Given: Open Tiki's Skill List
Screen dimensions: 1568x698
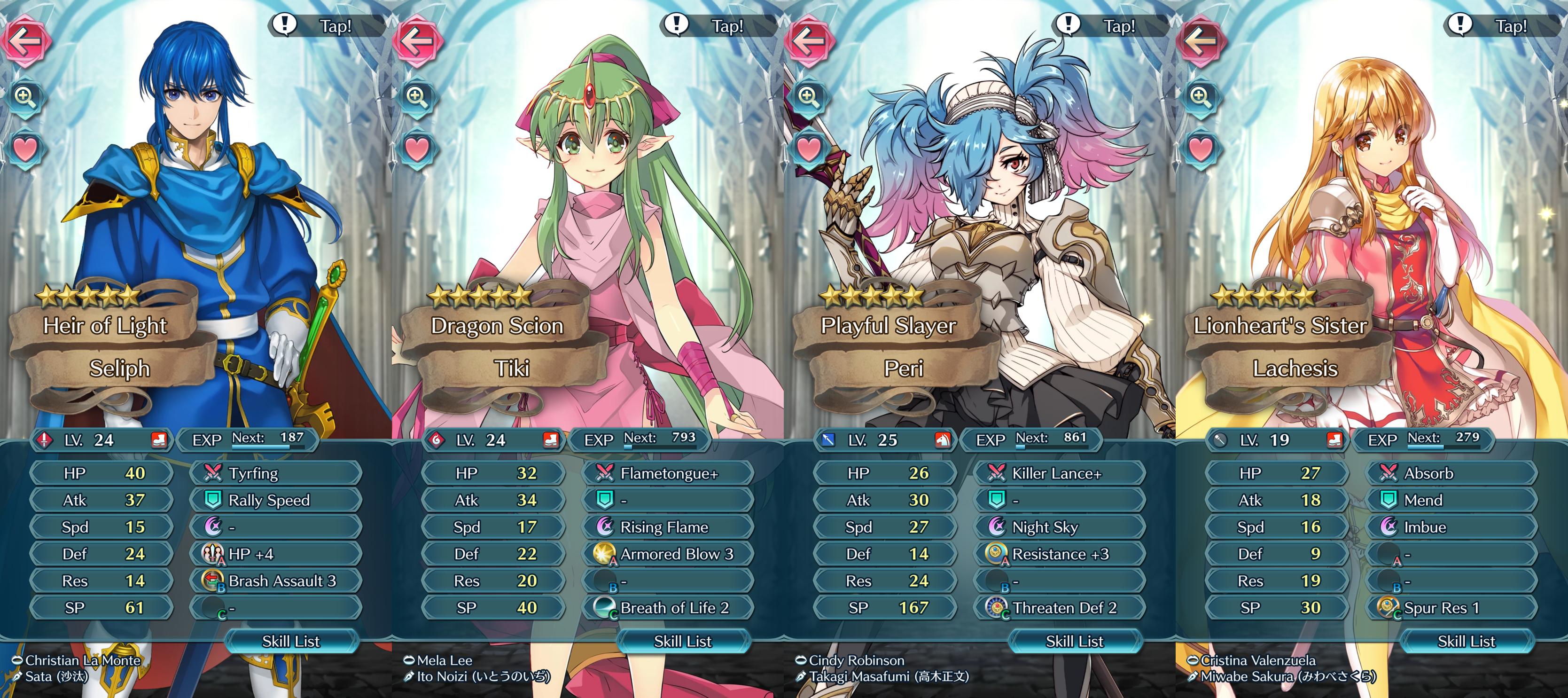Looking at the screenshot, I should pyautogui.click(x=682, y=641).
